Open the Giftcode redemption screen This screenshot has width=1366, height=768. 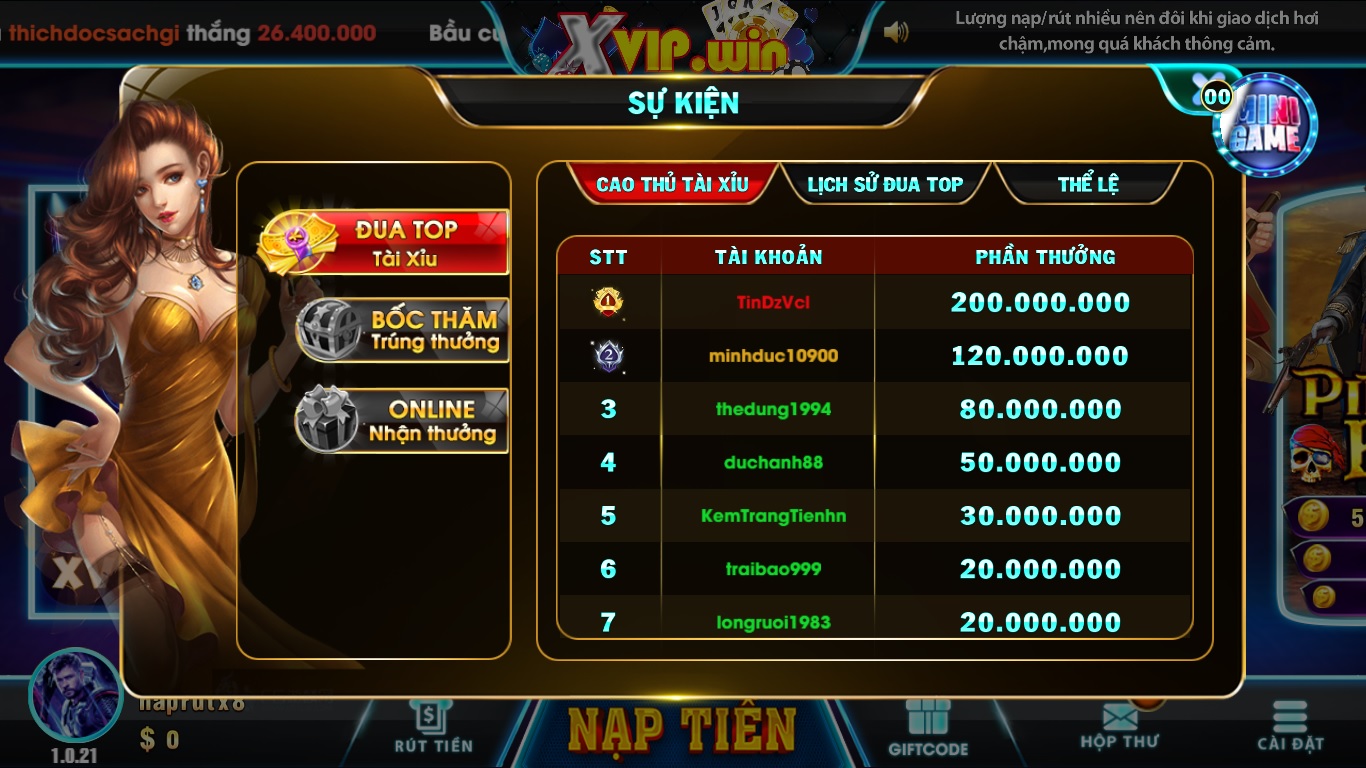(x=928, y=728)
